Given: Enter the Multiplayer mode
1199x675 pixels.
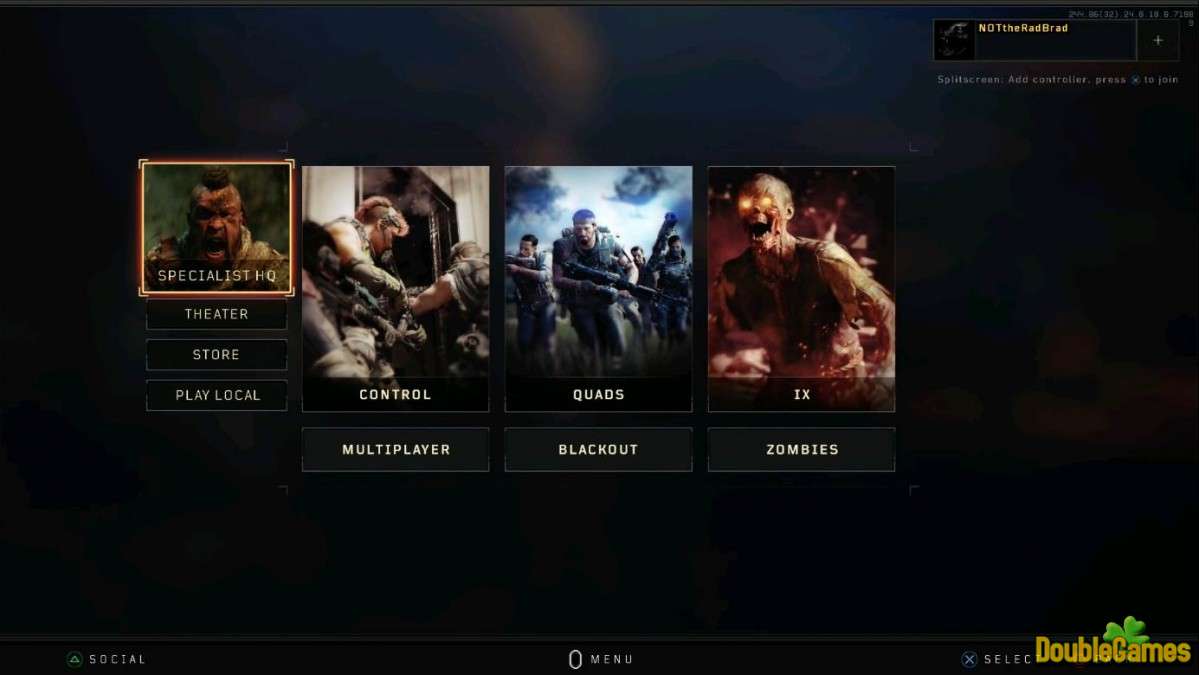Looking at the screenshot, I should tap(395, 450).
